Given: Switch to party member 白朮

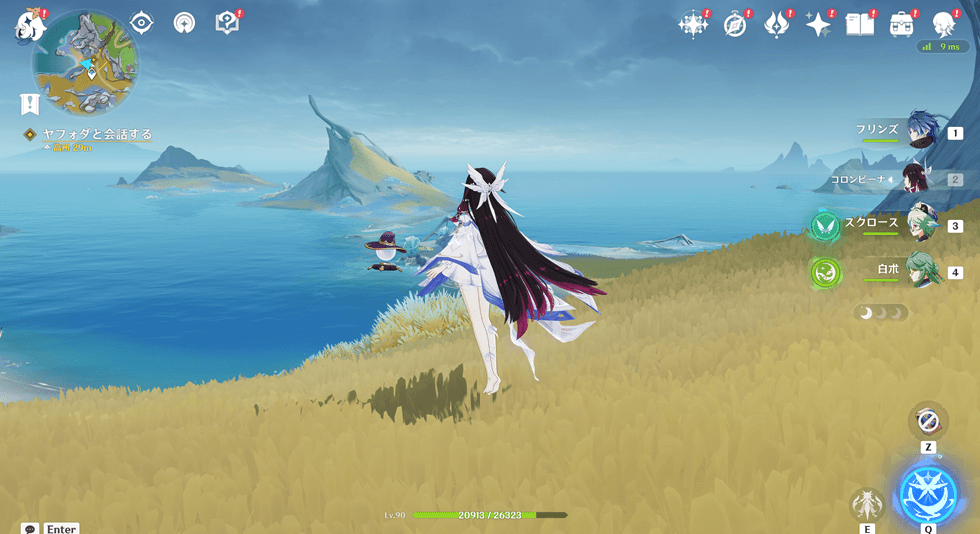Looking at the screenshot, I should click(918, 271).
